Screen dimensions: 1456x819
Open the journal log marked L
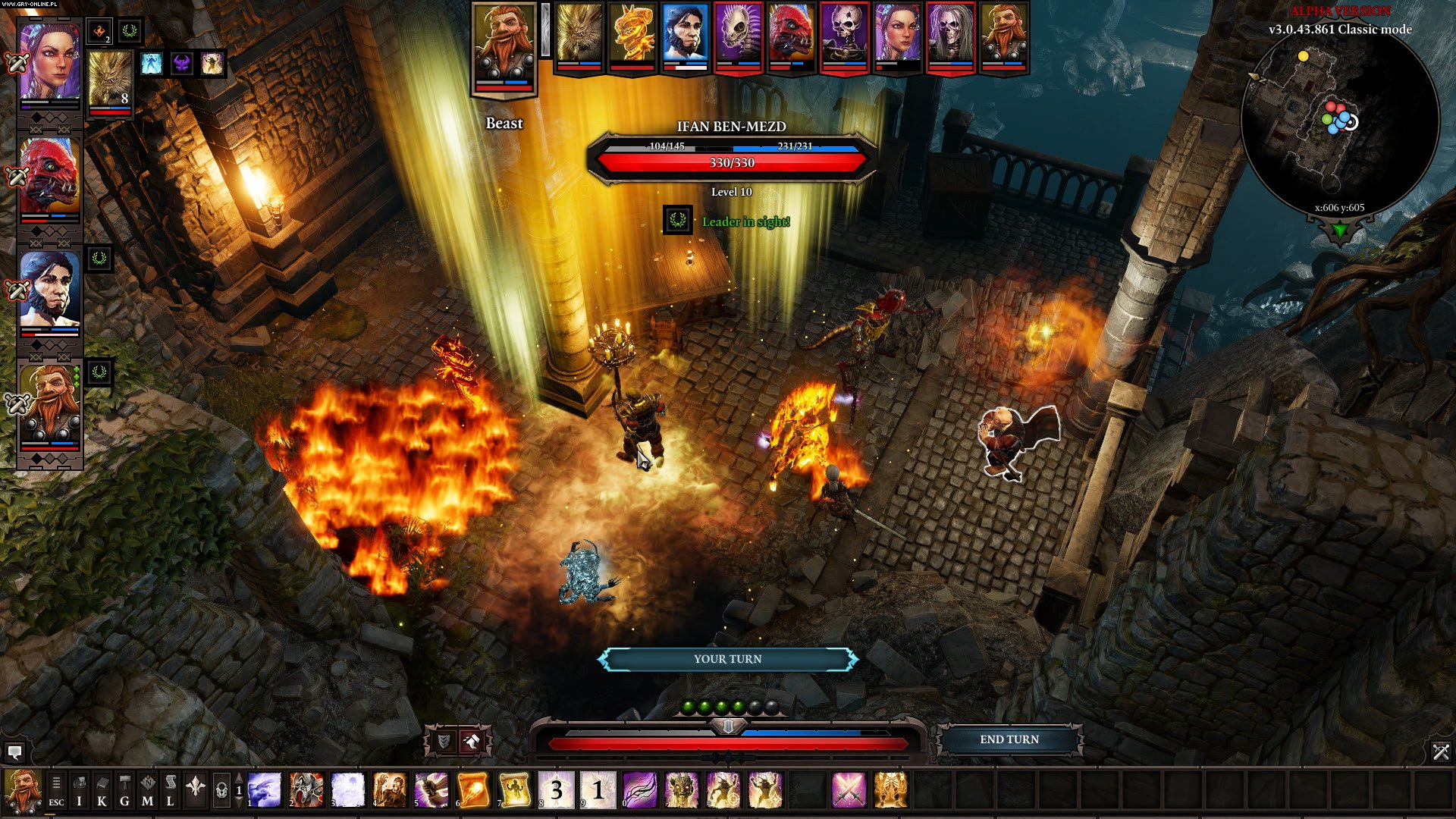point(171,791)
